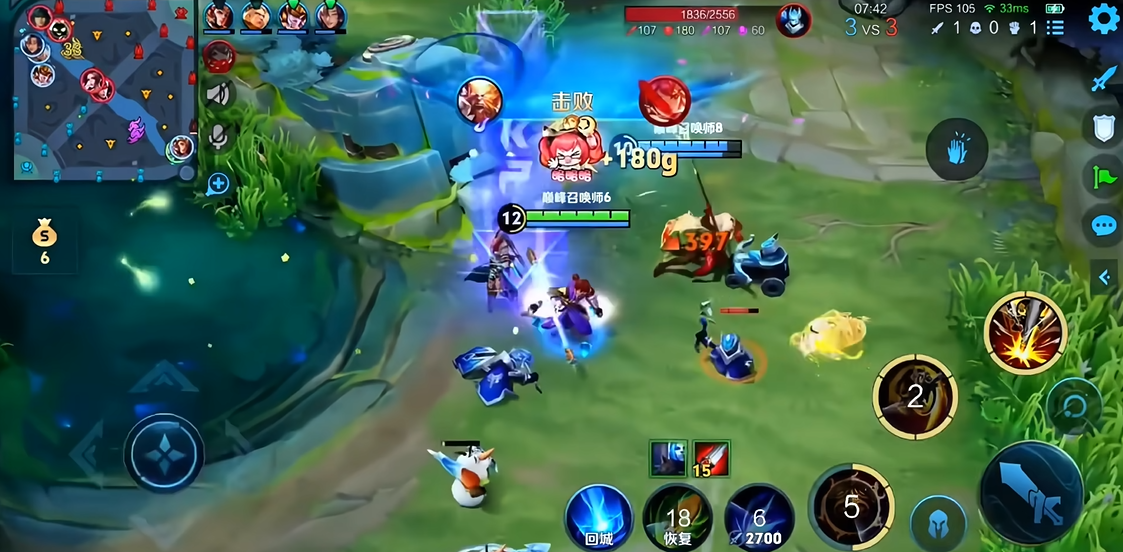
Task: Open the settings gear menu
Action: pyautogui.click(x=1103, y=18)
